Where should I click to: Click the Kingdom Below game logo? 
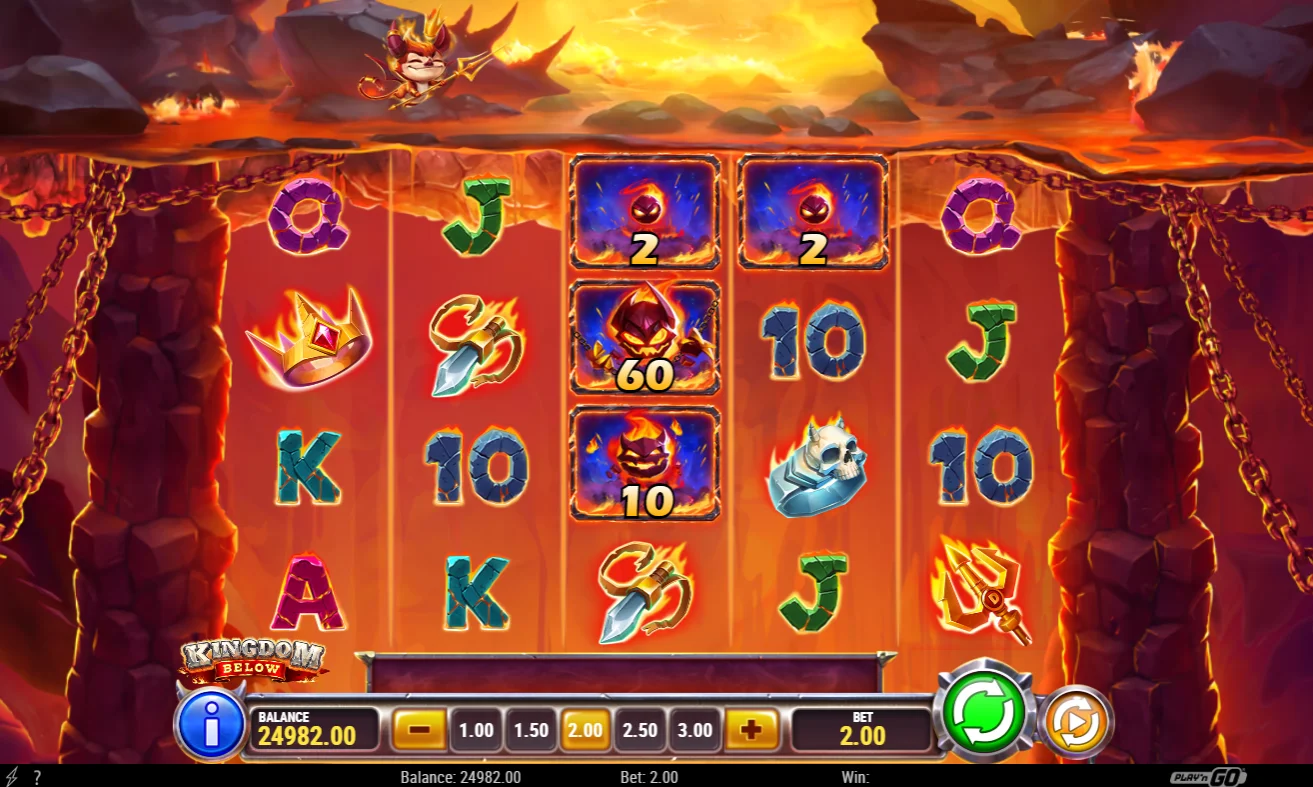tap(255, 658)
